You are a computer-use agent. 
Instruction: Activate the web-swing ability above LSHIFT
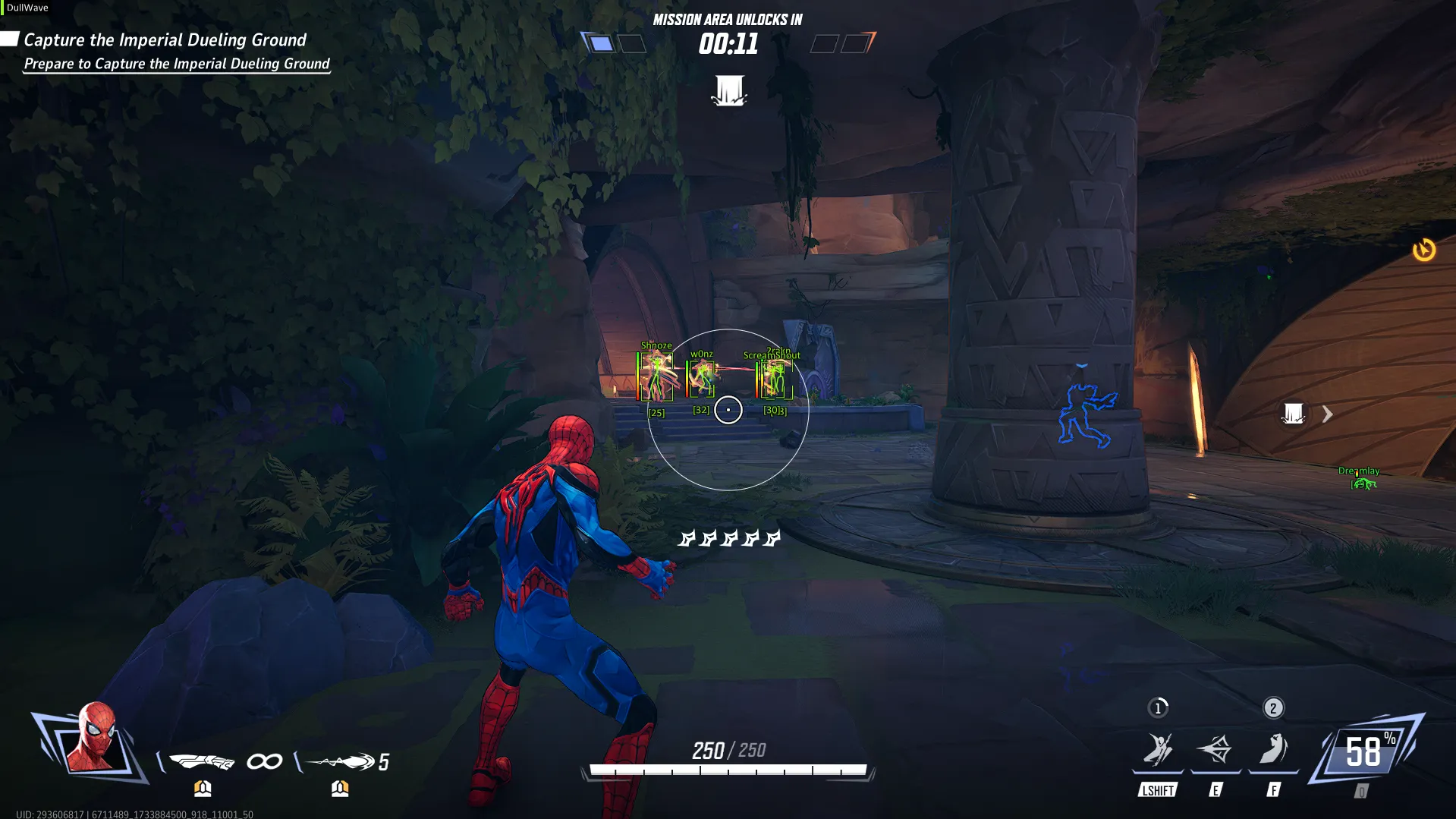[x=1158, y=750]
